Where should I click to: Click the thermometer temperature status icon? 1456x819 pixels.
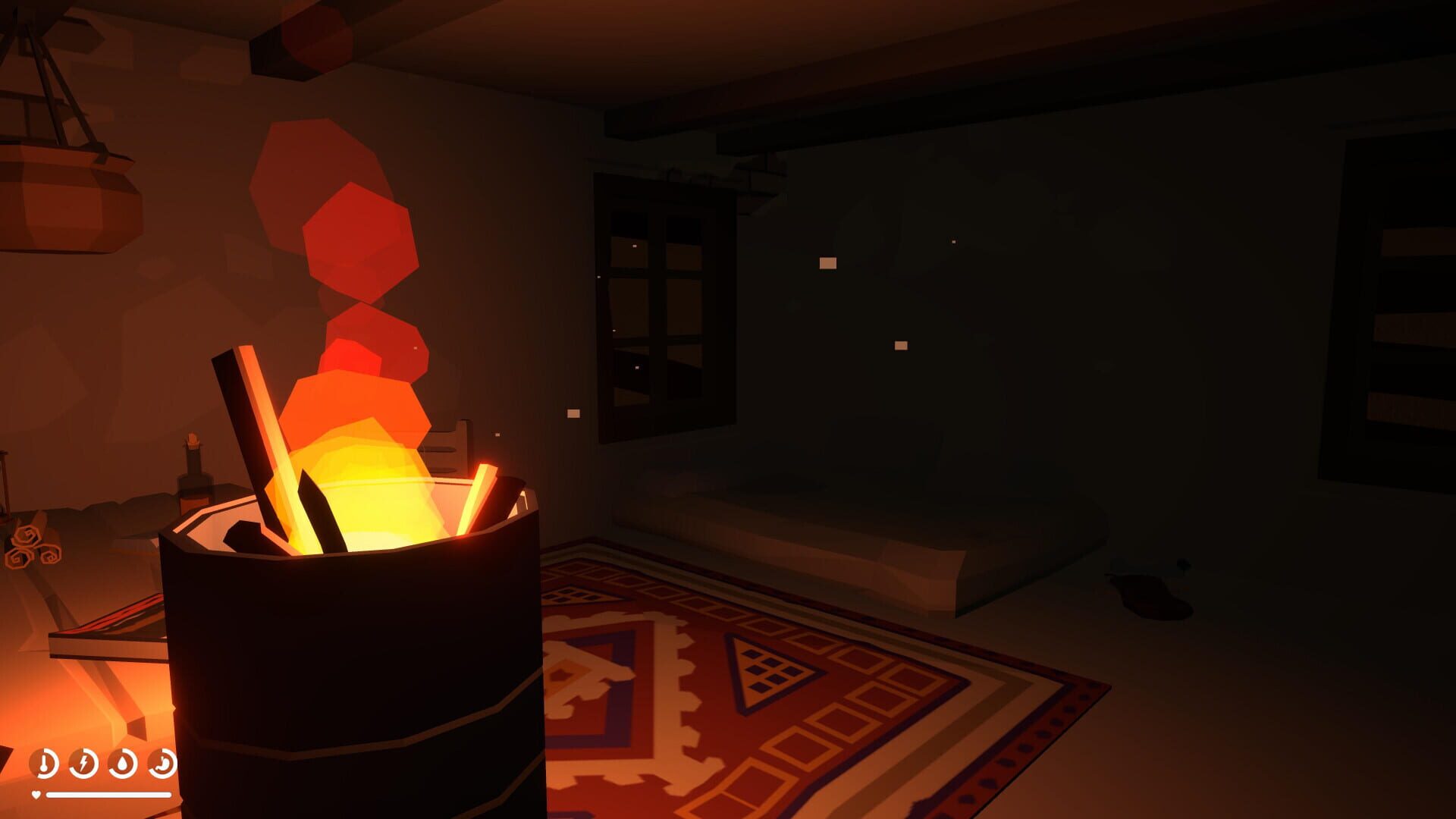pos(43,764)
